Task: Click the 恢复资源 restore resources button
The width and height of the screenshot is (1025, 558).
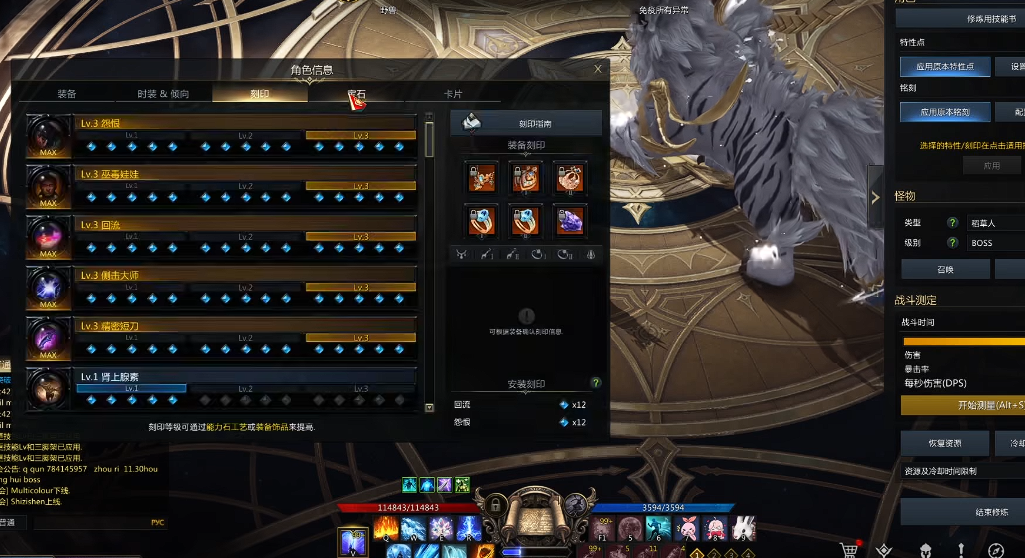Action: [x=945, y=443]
